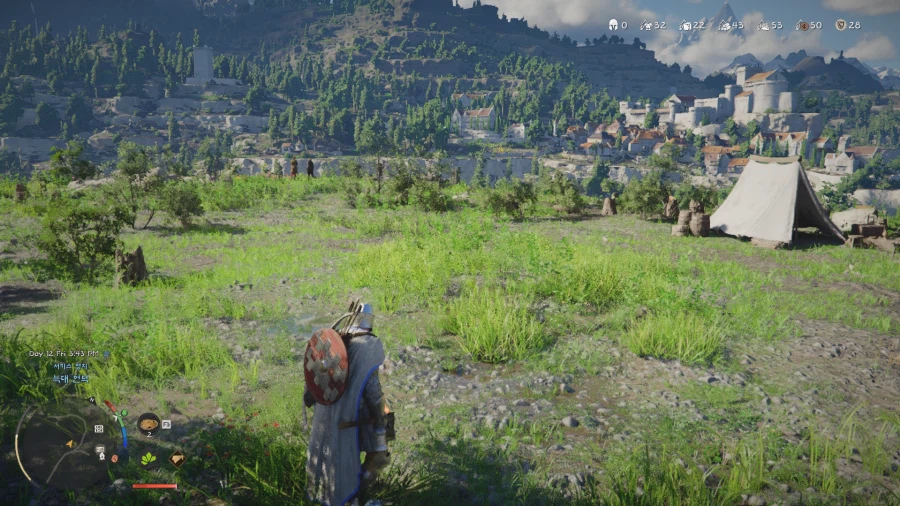Click the green leaf herb icon
The height and width of the screenshot is (506, 900).
(148, 458)
